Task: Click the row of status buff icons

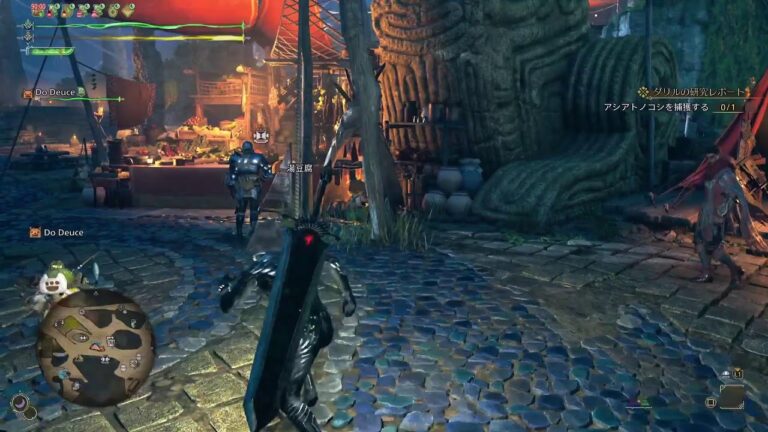Action: [x=82, y=10]
